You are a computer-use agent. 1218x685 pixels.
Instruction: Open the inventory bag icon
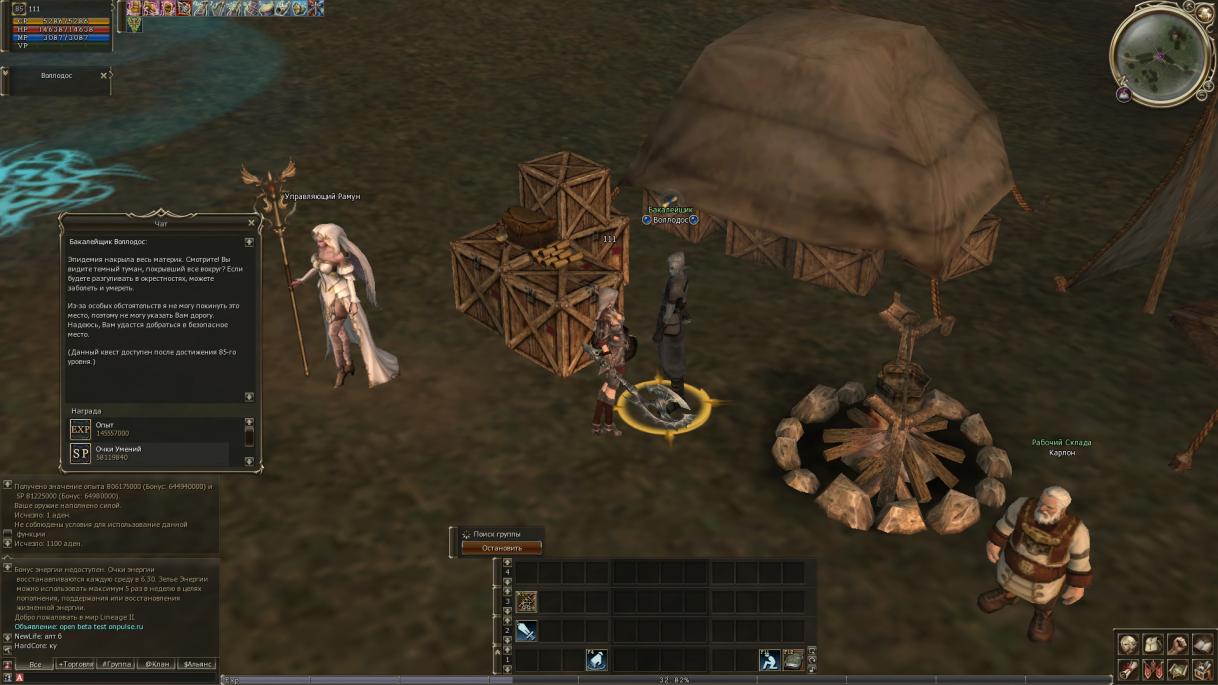coord(1153,644)
